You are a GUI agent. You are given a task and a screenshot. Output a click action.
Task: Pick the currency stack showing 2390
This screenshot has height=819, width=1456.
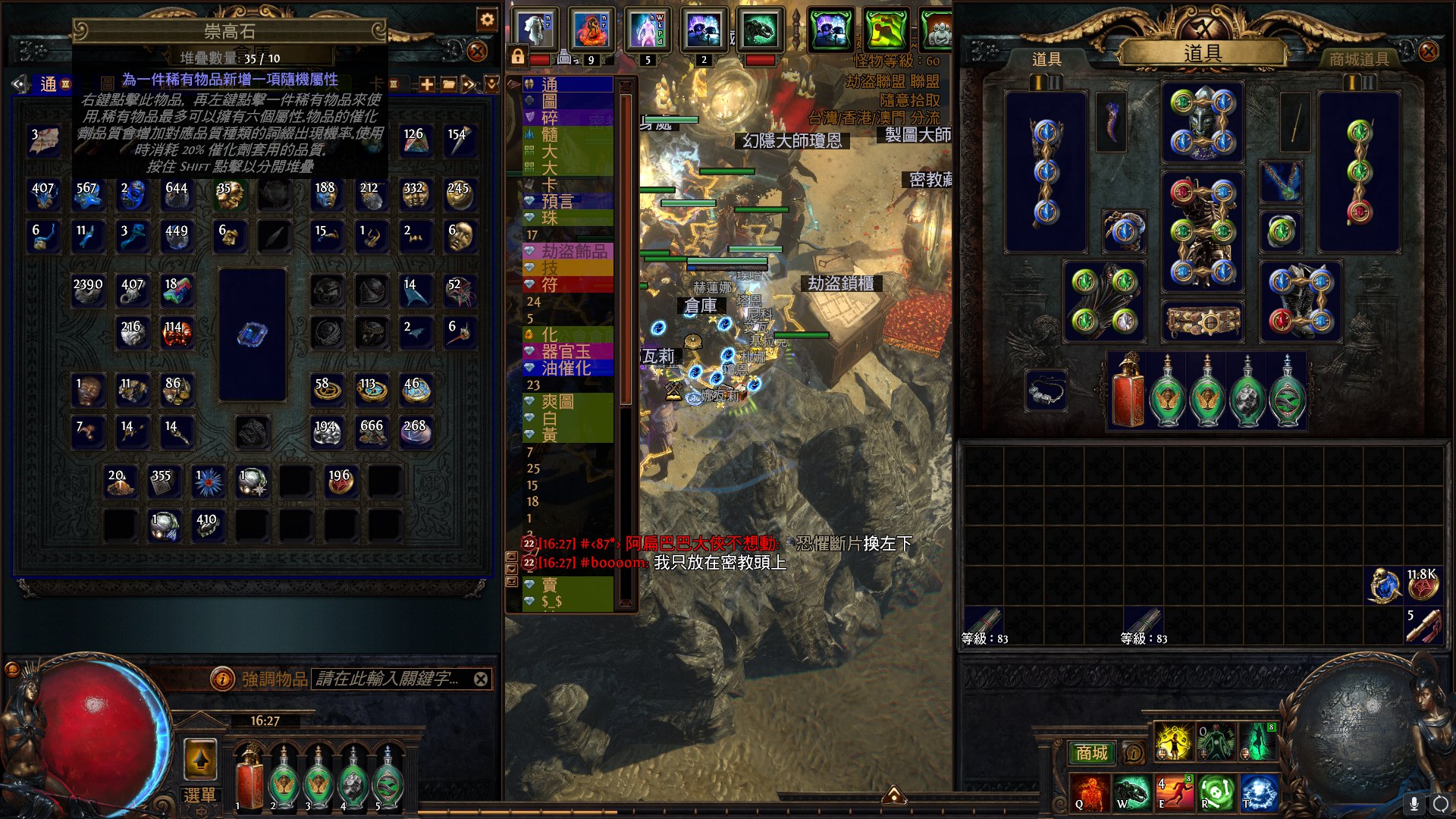click(x=88, y=291)
